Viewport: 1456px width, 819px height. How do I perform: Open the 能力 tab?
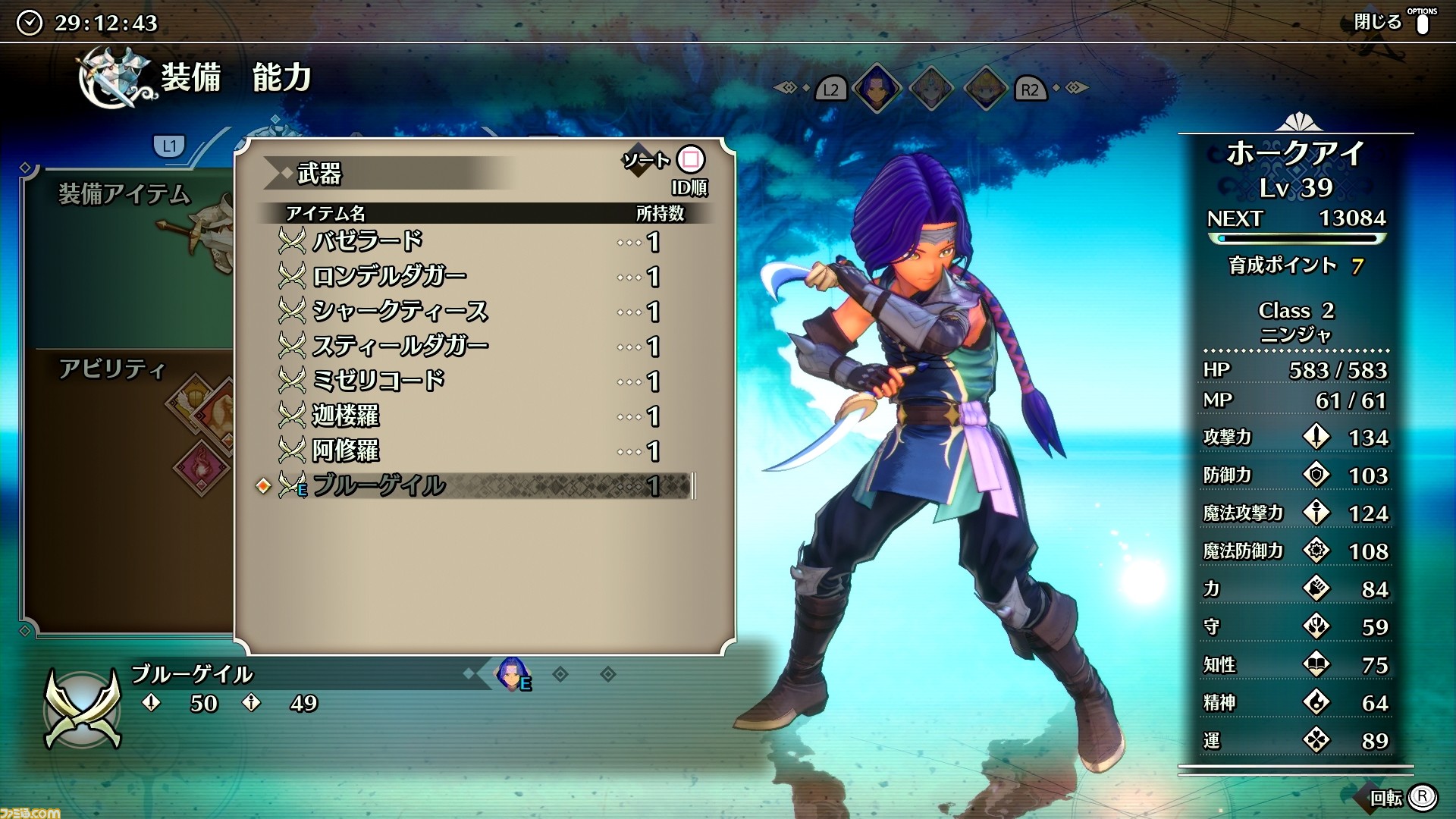pyautogui.click(x=281, y=78)
